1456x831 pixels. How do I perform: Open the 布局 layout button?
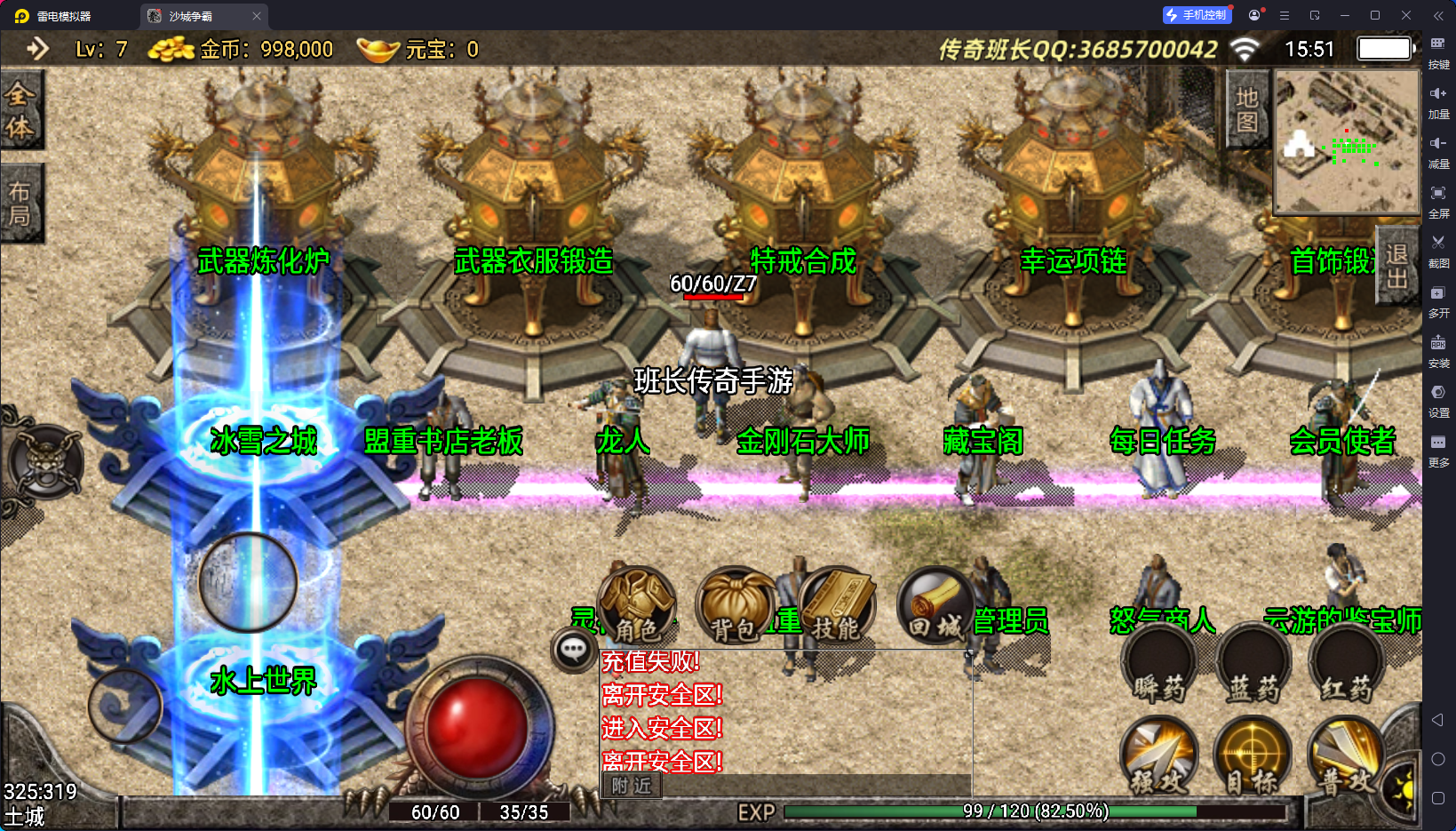(20, 204)
